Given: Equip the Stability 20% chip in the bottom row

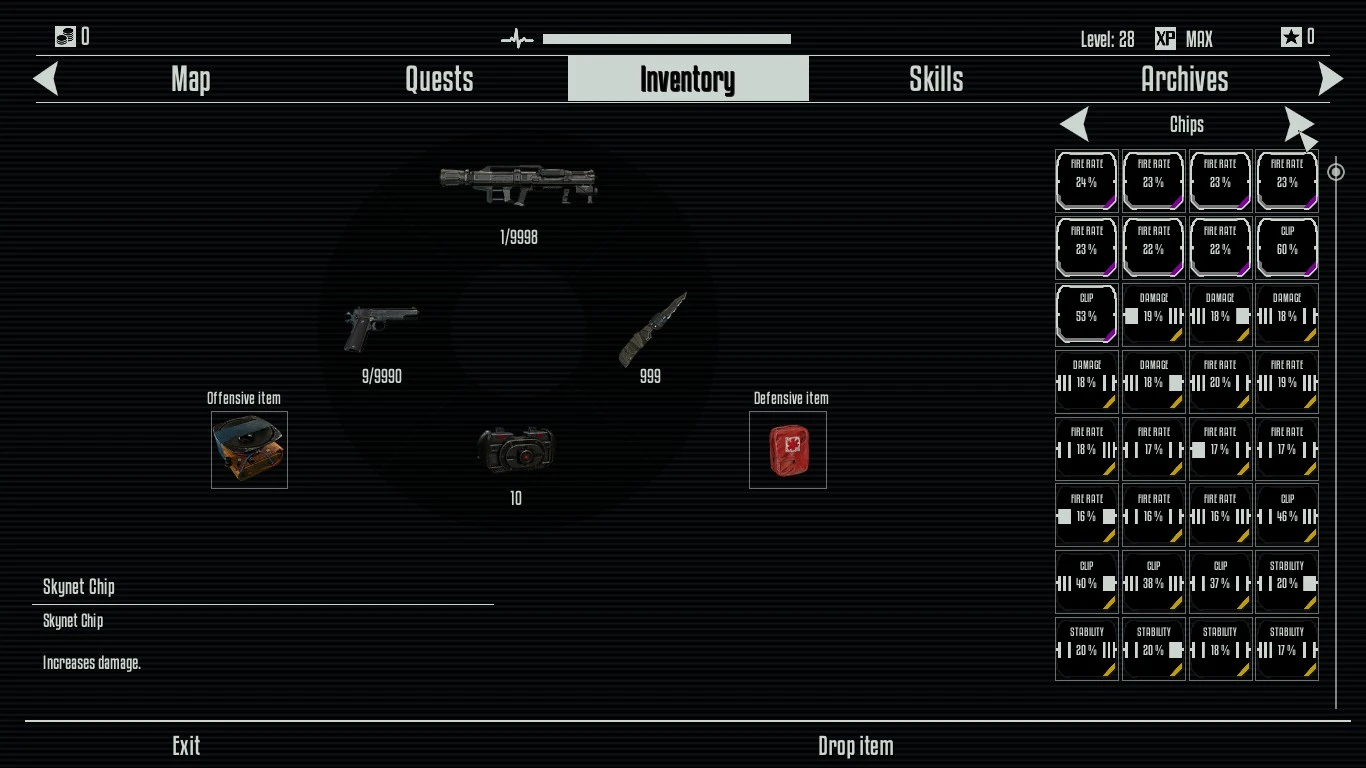Looking at the screenshot, I should click(x=1087, y=648).
